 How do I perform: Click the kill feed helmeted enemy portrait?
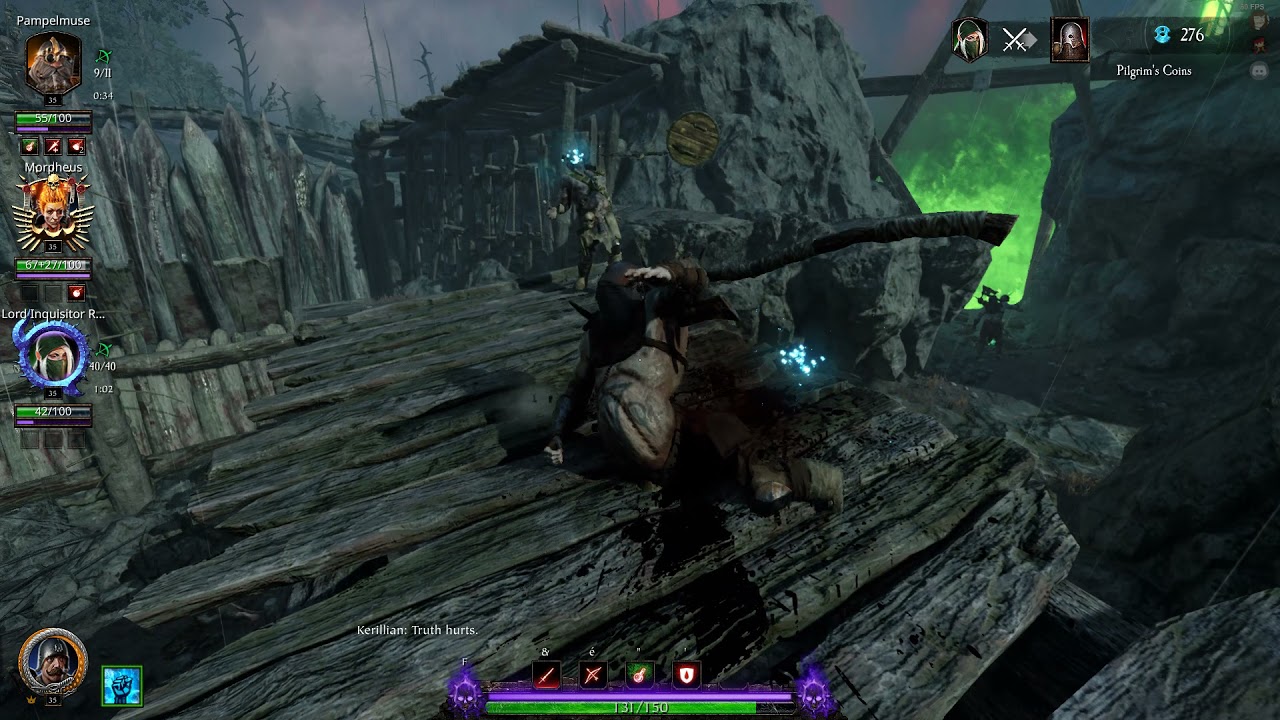pos(1070,40)
